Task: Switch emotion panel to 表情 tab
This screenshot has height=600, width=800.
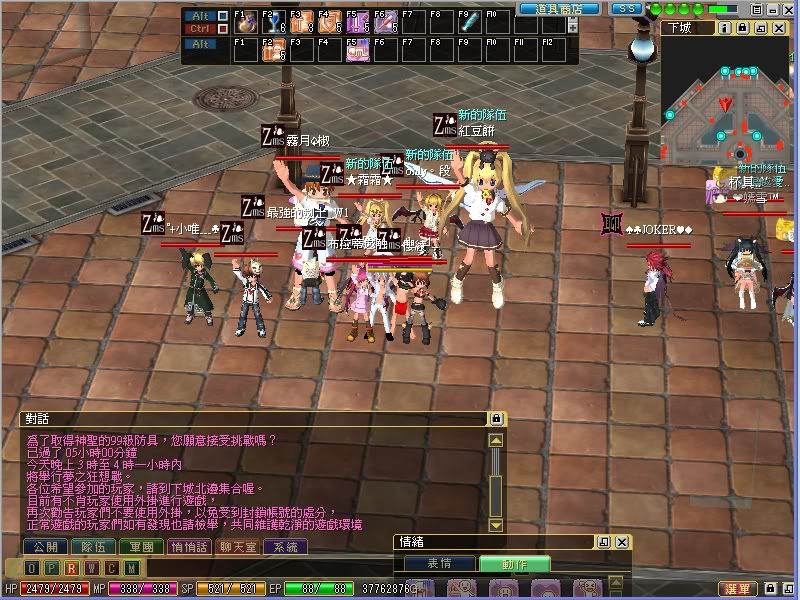Action: click(440, 564)
